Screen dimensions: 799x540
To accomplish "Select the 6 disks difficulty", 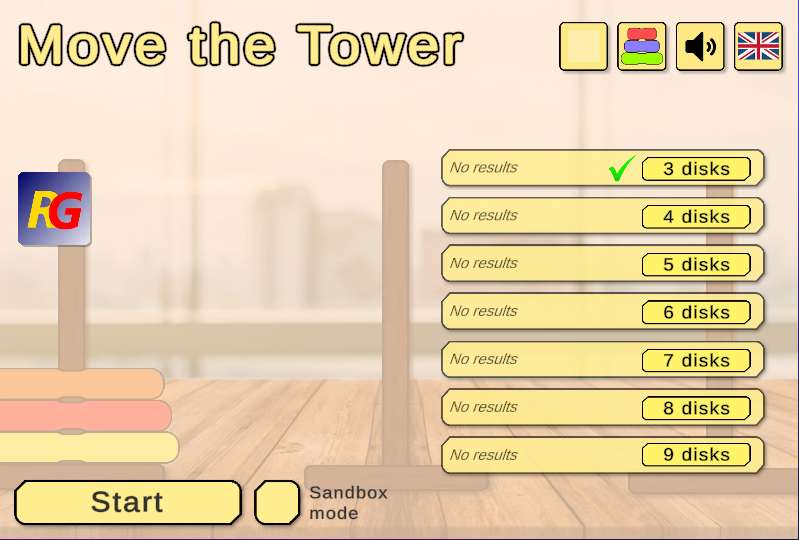I will [696, 312].
